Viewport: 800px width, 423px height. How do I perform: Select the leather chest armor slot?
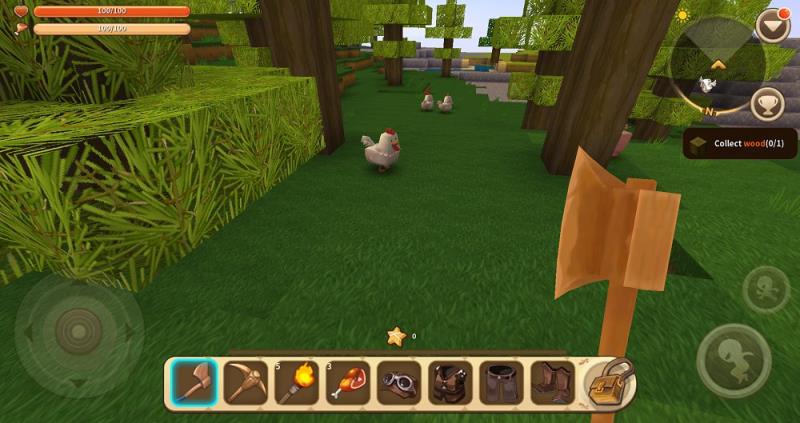[449, 383]
